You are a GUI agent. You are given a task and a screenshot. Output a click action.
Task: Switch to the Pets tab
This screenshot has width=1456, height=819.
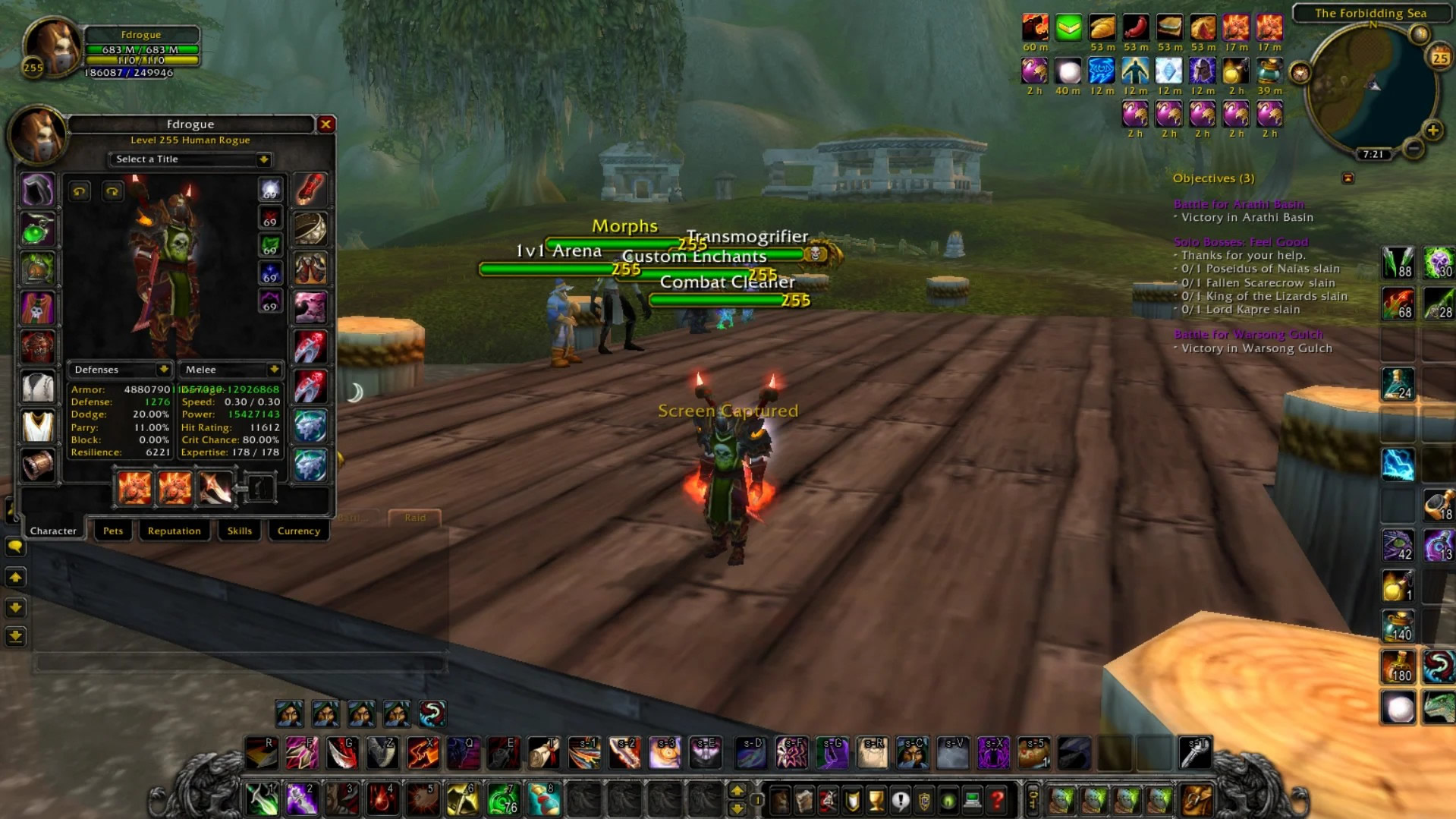tap(113, 531)
